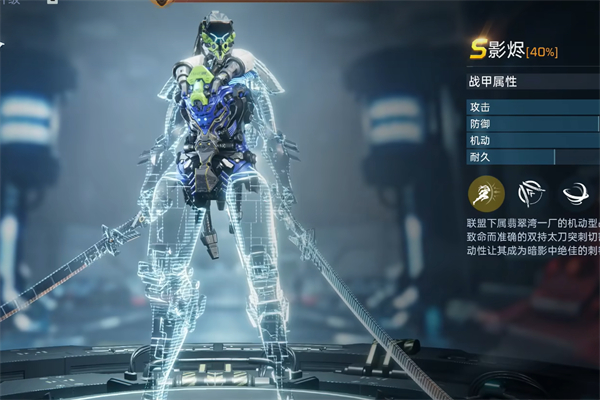
Task: Select the crossed-blades skill icon
Action: click(531, 192)
